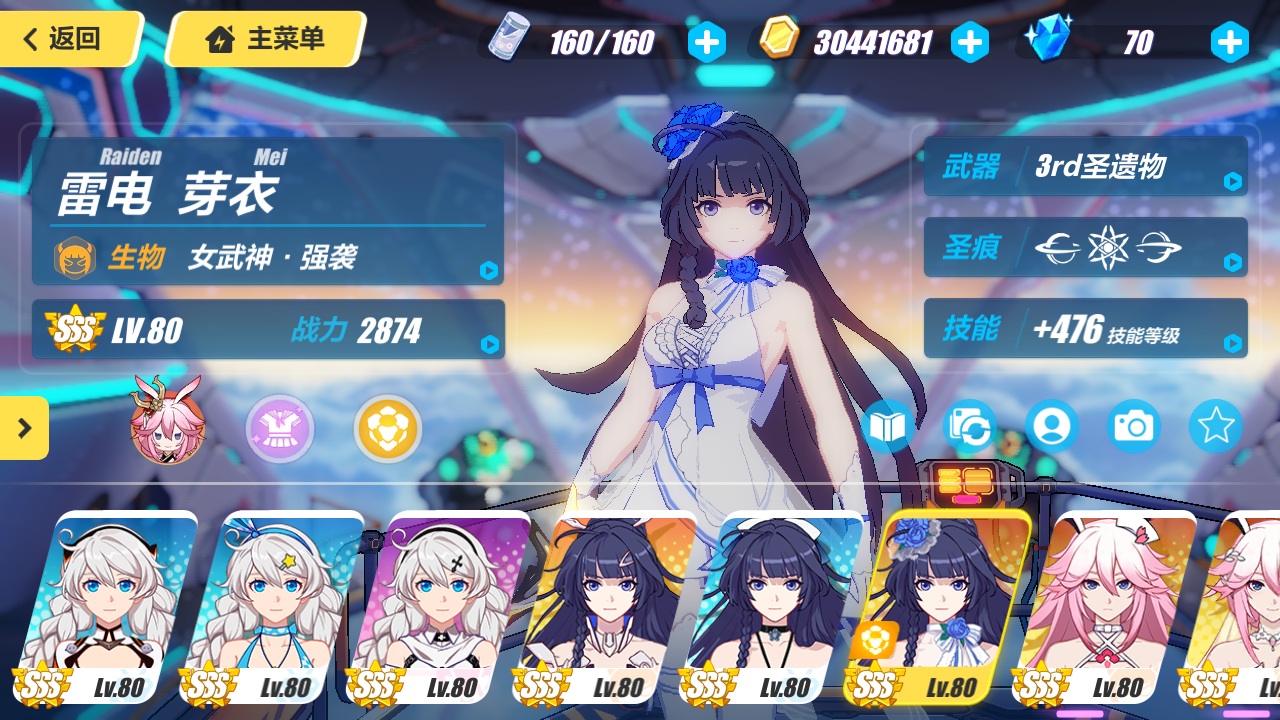Open the SSS LV.80 rank panel

[268, 329]
